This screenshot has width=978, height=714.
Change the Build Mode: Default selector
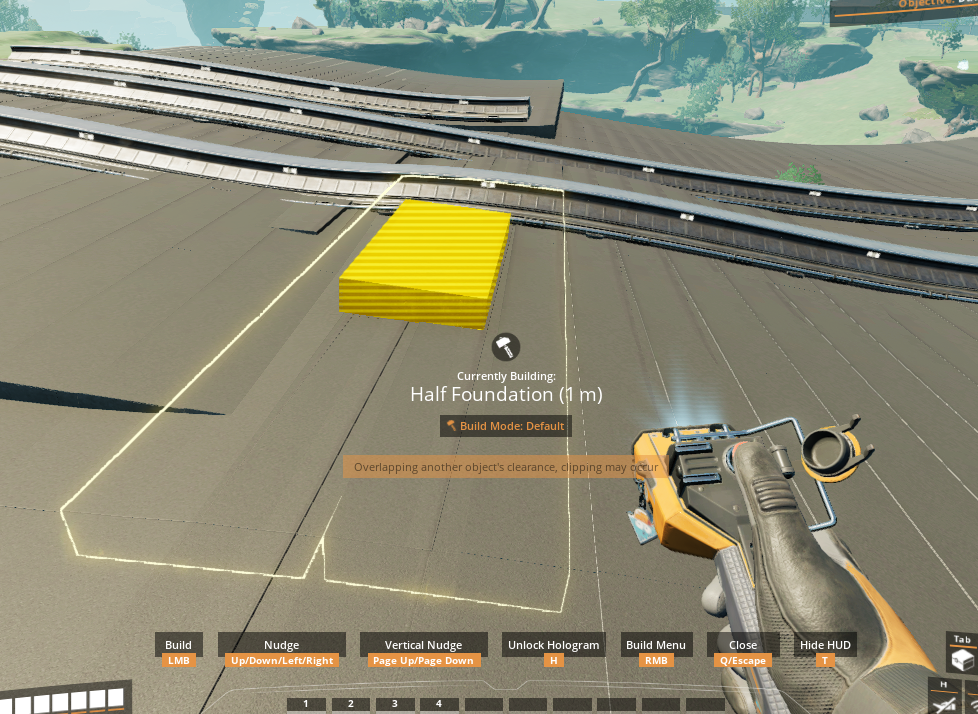tap(506, 426)
